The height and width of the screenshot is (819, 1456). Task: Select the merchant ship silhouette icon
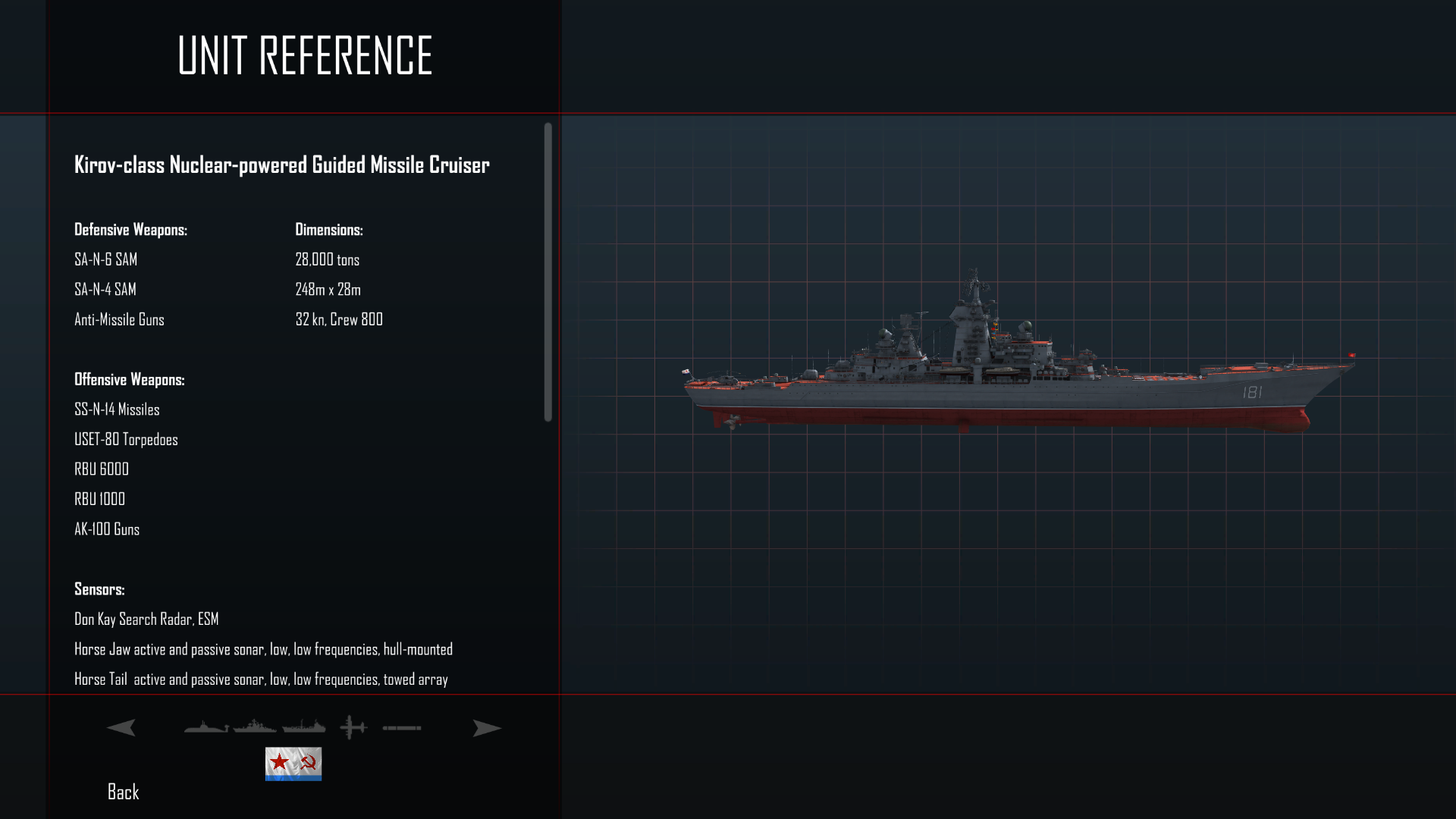pos(303,727)
